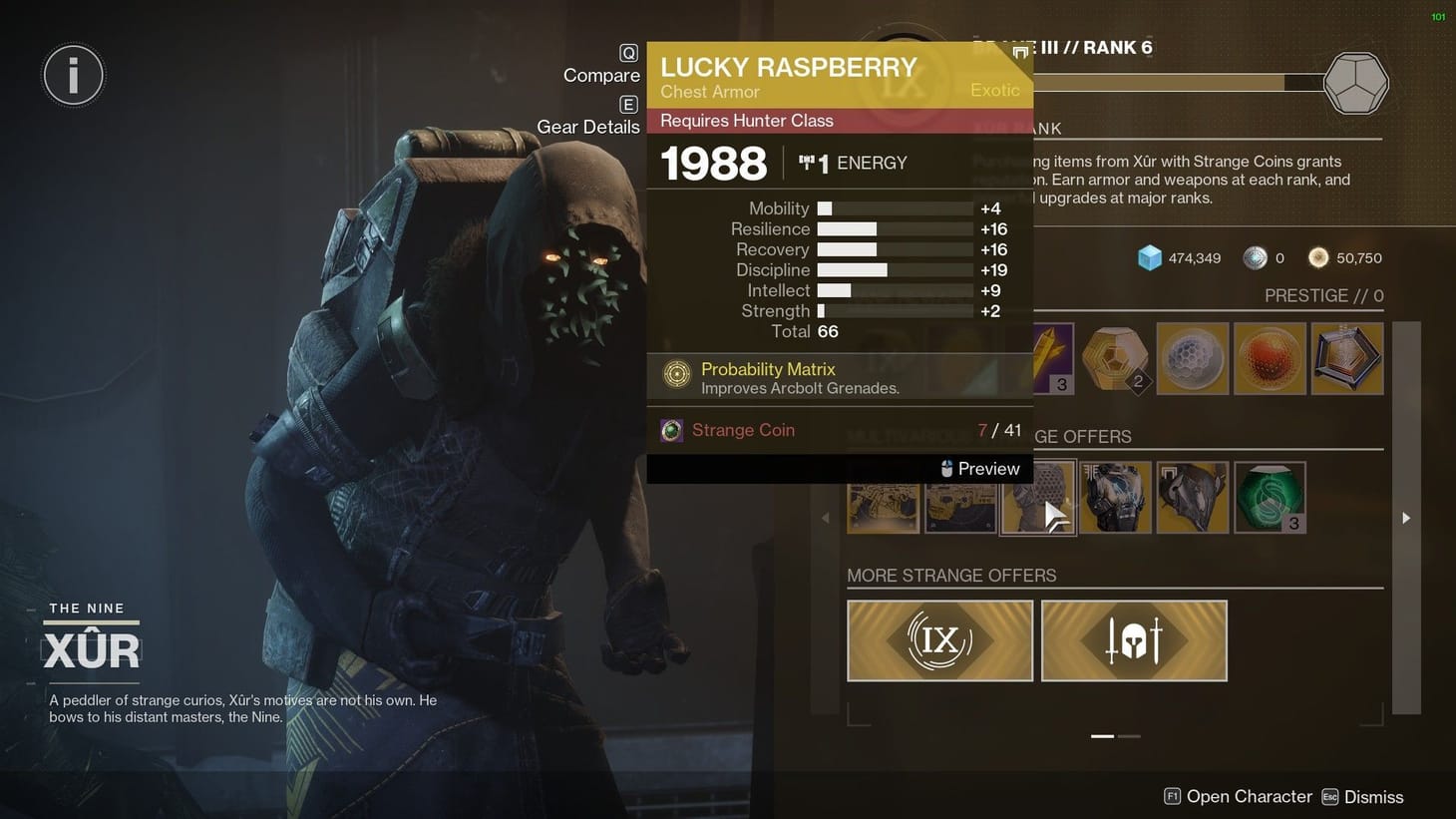Image resolution: width=1456 pixels, height=819 pixels.
Task: Click the Xûr info icon top left
Action: 73,75
